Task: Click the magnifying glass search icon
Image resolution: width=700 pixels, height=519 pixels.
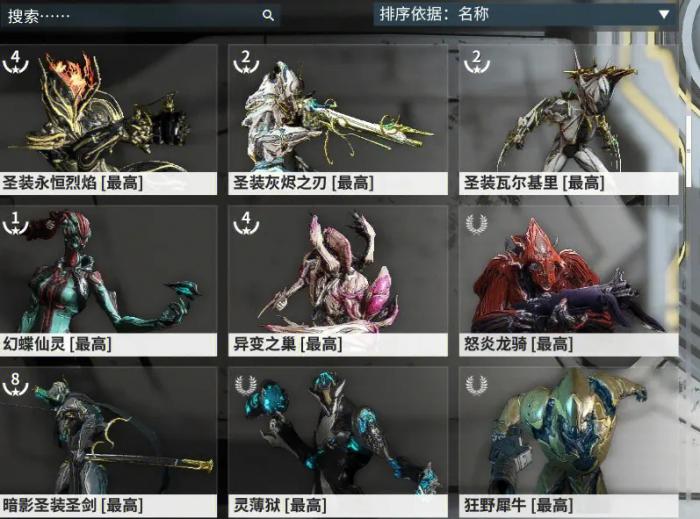Action: click(x=268, y=15)
